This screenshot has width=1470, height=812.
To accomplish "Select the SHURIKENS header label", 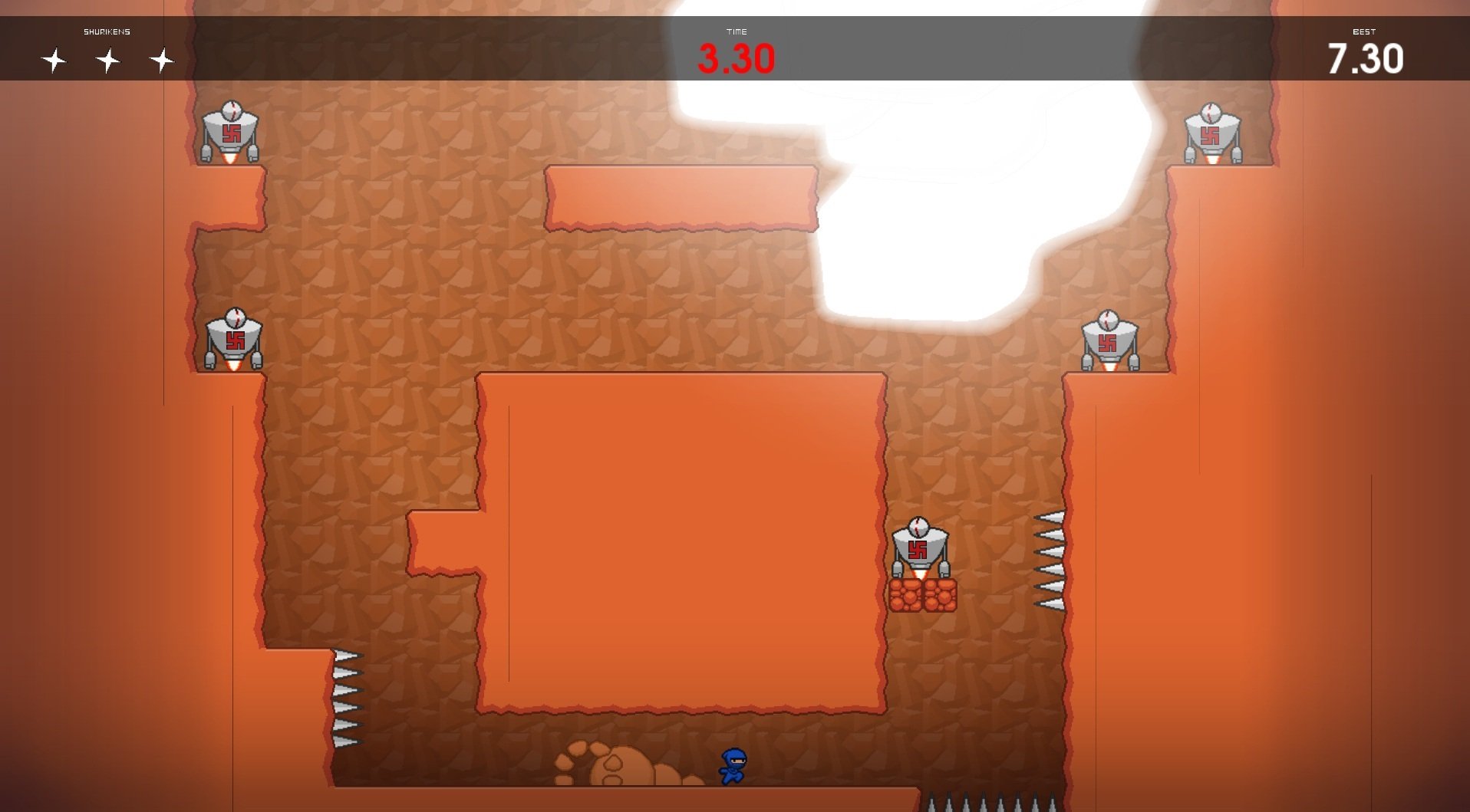I will pyautogui.click(x=107, y=31).
